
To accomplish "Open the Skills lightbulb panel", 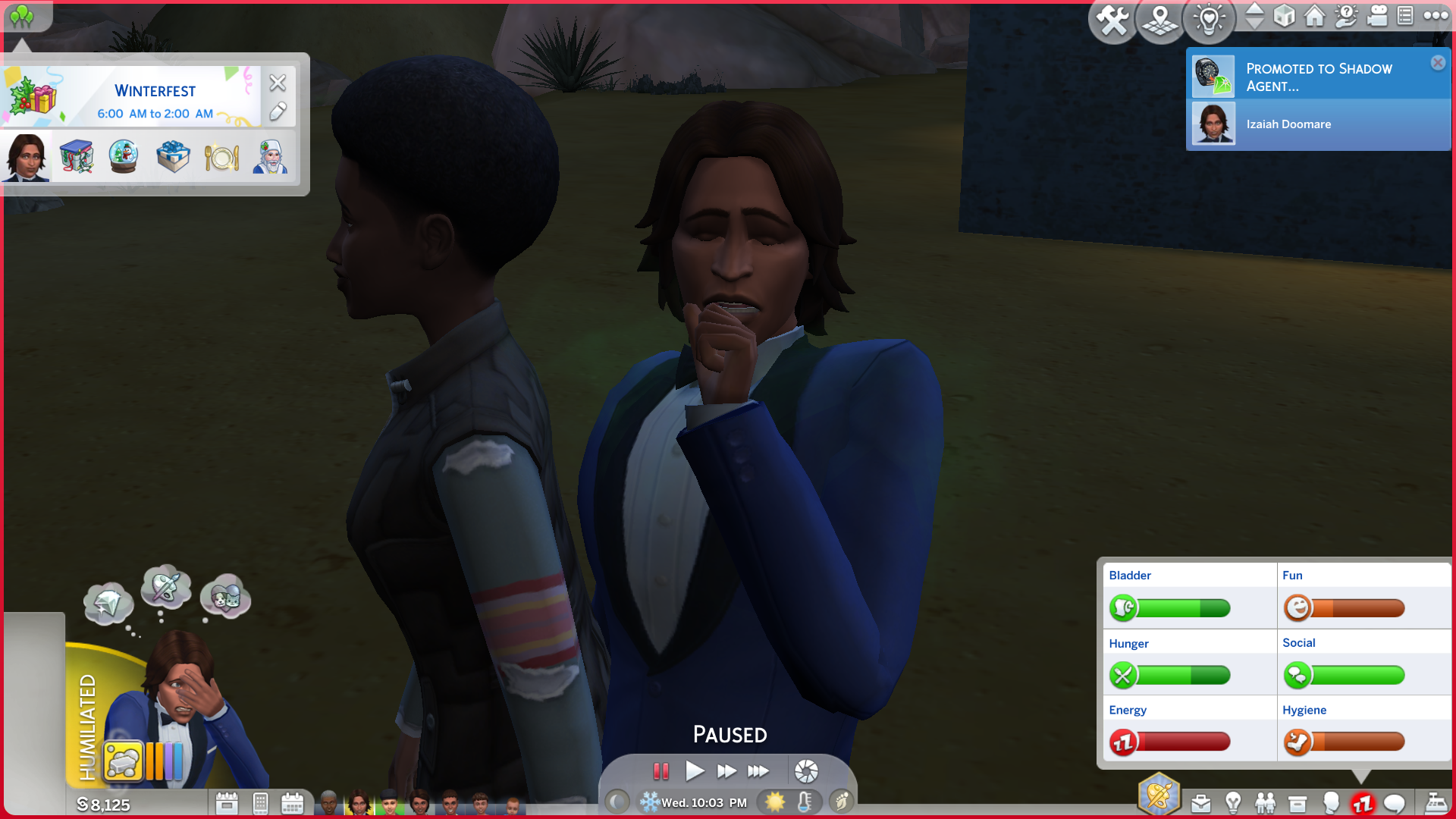I will pyautogui.click(x=1233, y=803).
